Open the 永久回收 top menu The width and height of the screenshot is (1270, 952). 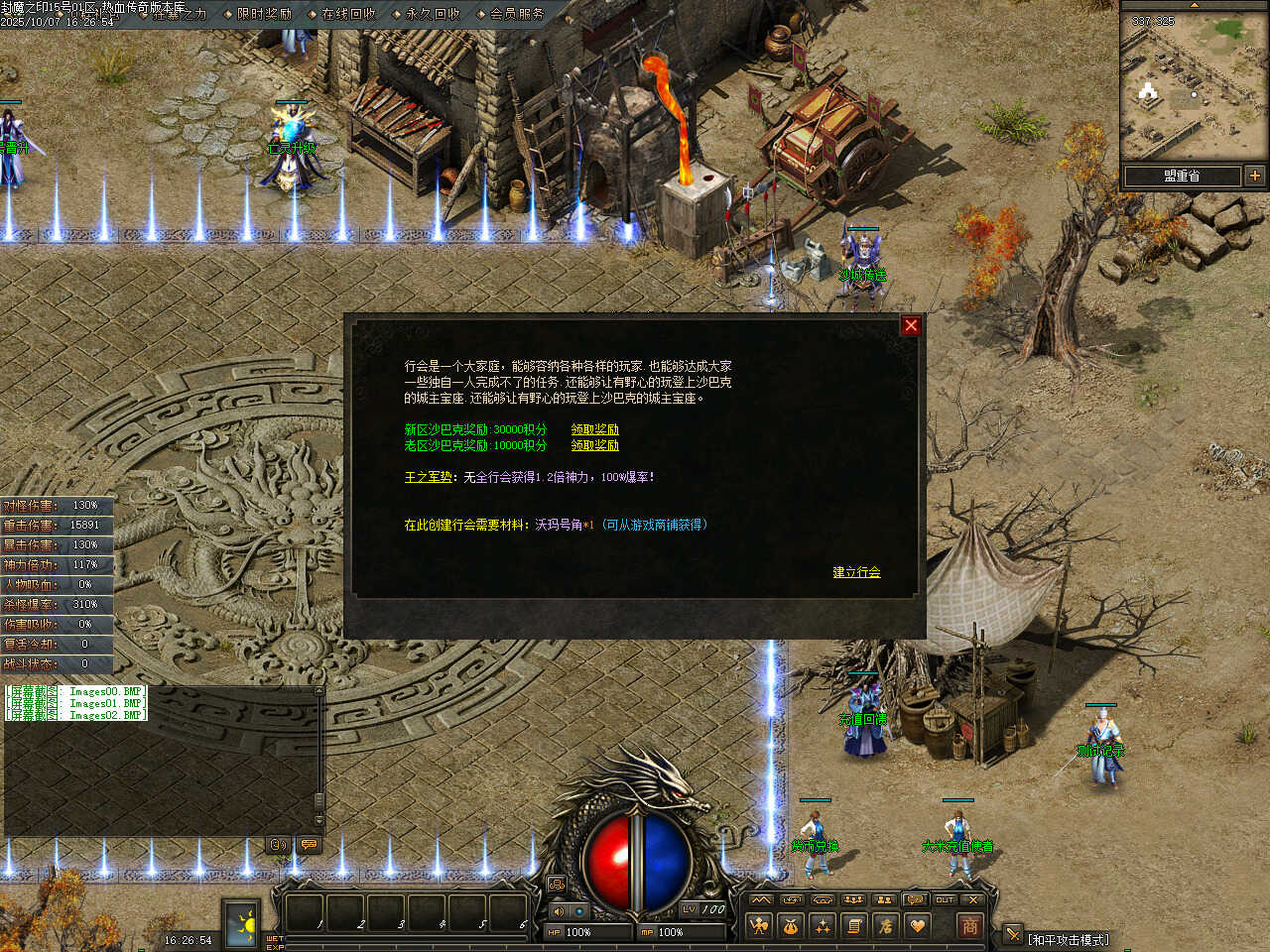[433, 14]
